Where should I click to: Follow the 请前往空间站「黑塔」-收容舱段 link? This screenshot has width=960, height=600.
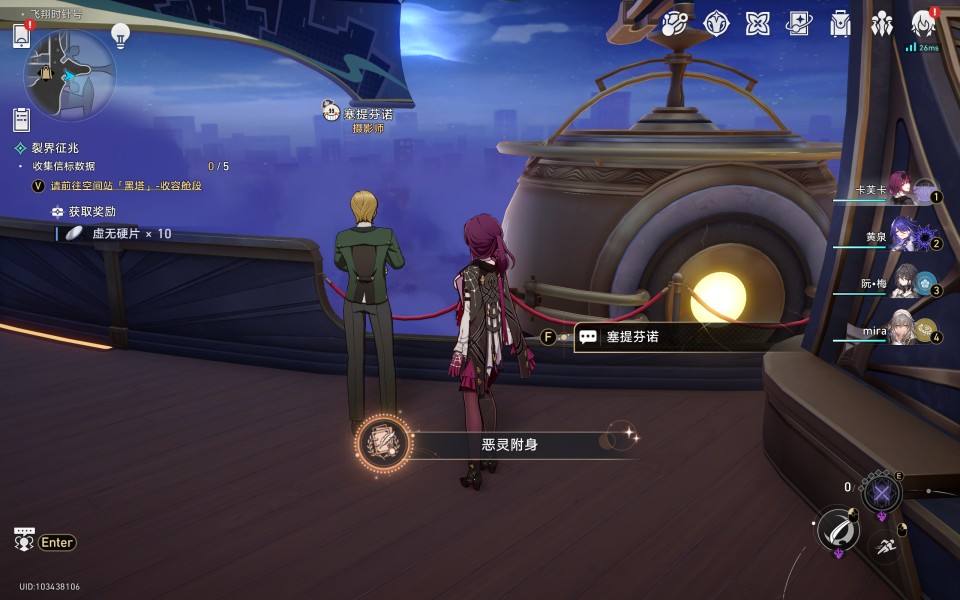point(126,186)
